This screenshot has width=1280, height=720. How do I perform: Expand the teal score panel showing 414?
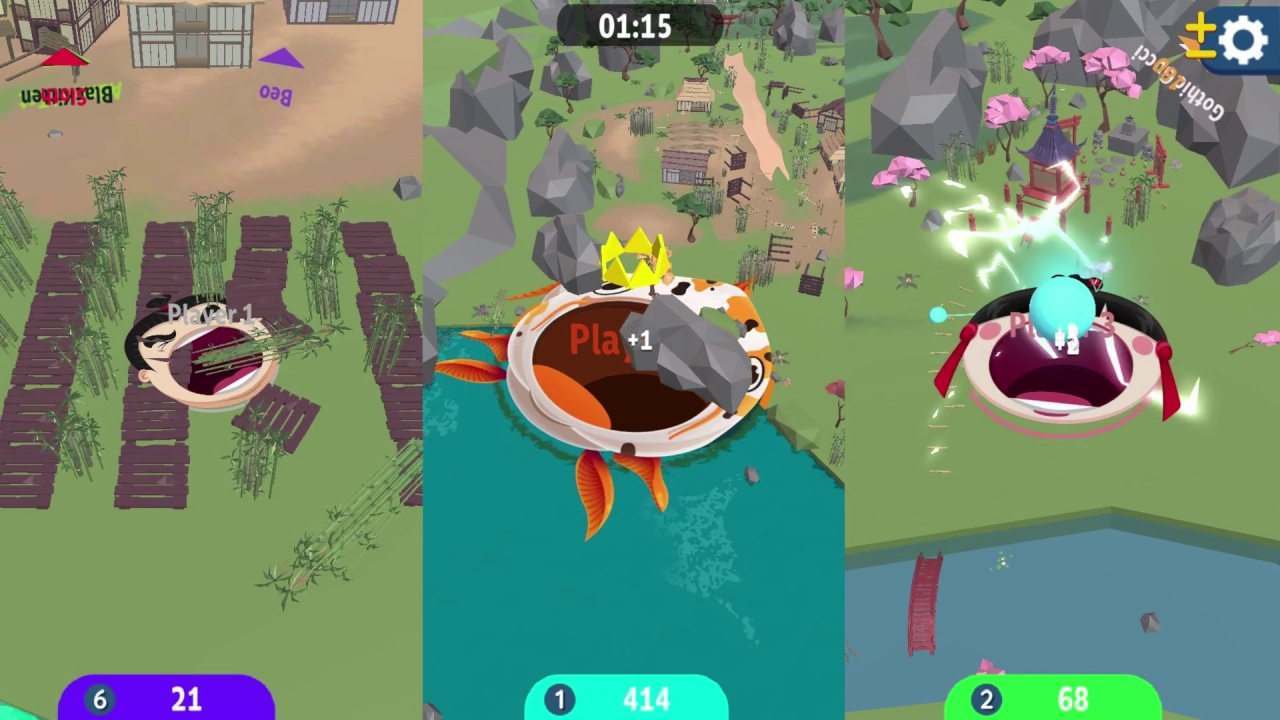point(645,699)
